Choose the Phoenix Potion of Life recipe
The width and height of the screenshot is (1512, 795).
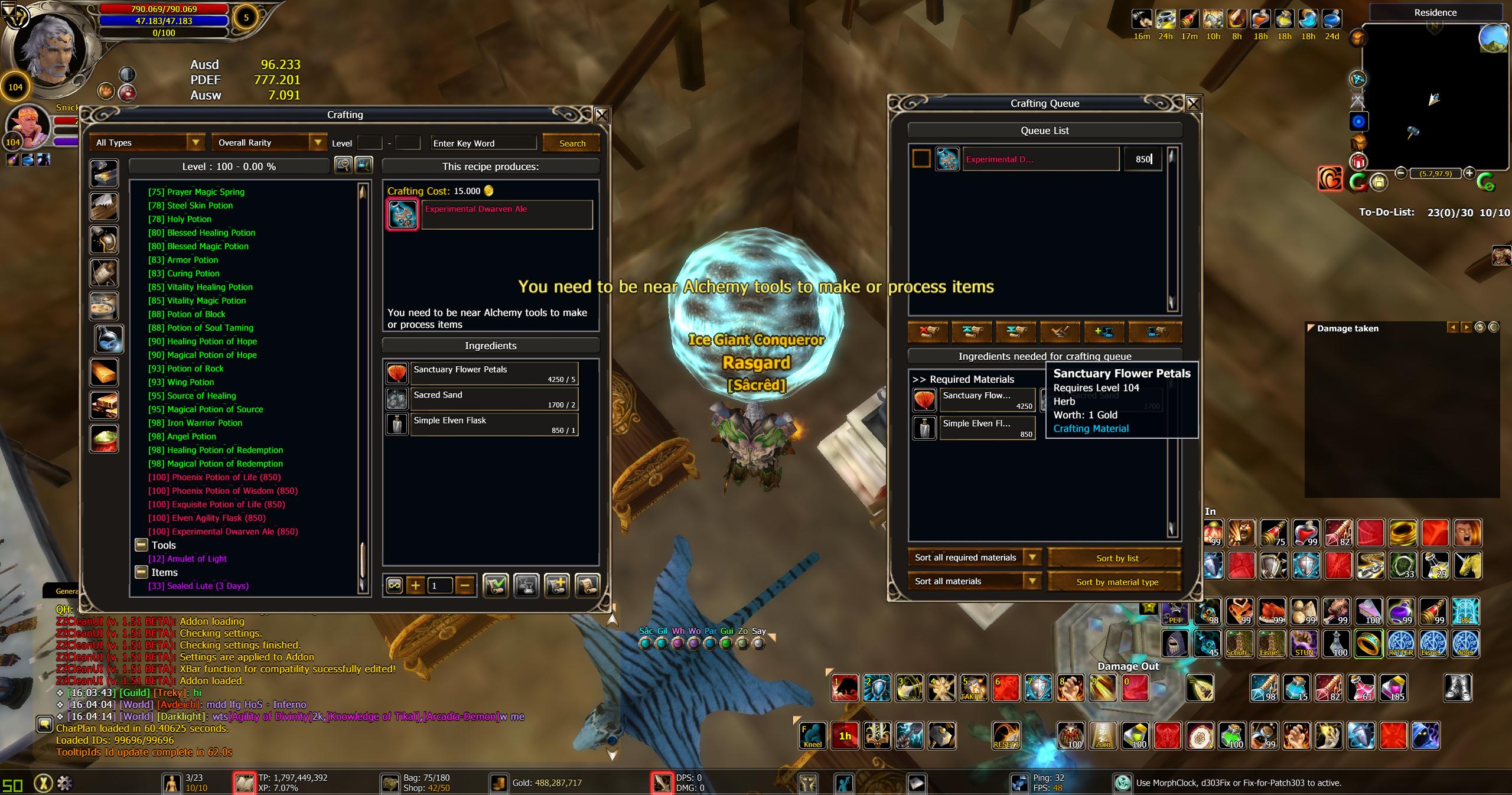[x=214, y=477]
